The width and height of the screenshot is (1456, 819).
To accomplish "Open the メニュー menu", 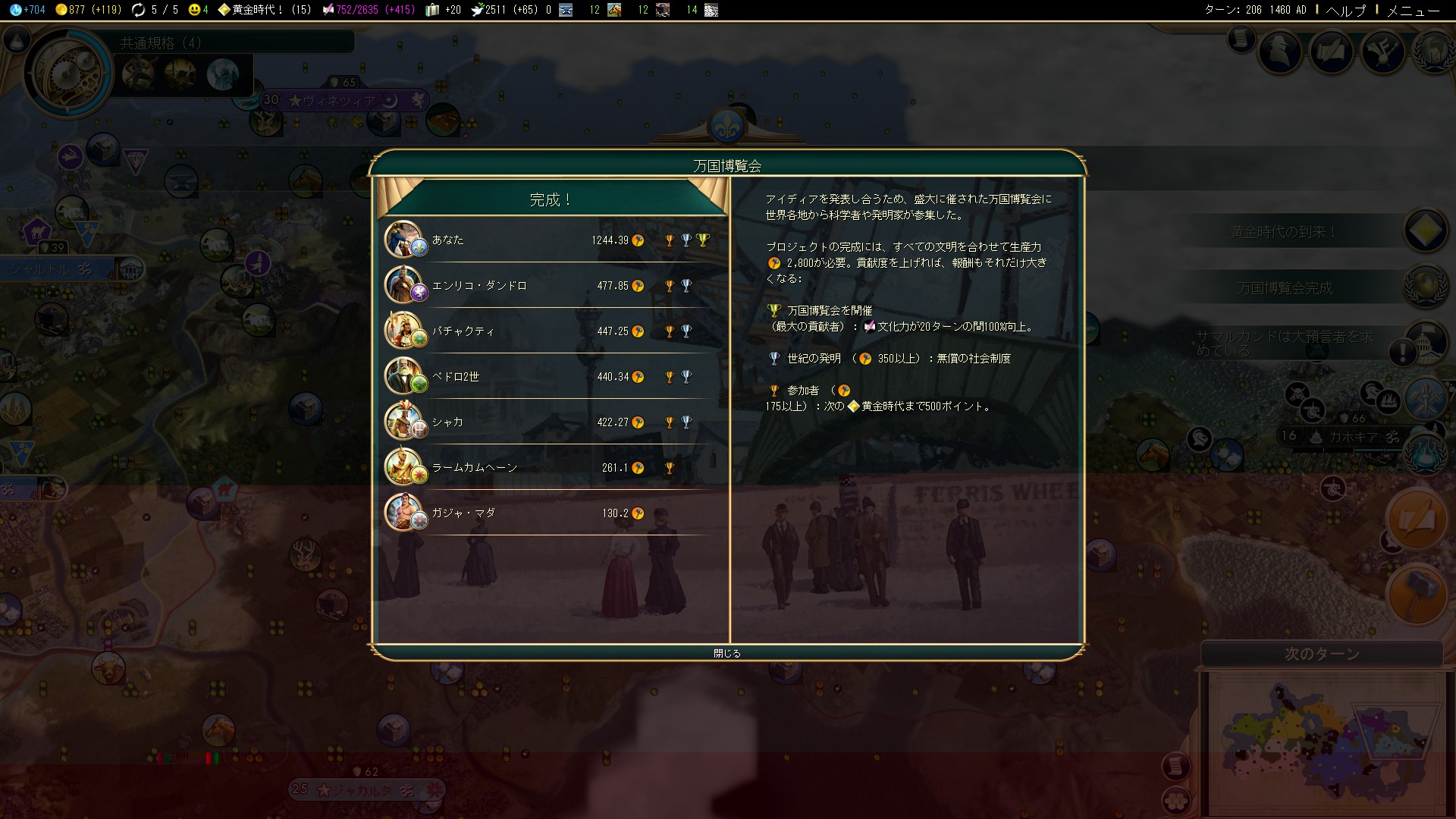I will tap(1413, 10).
